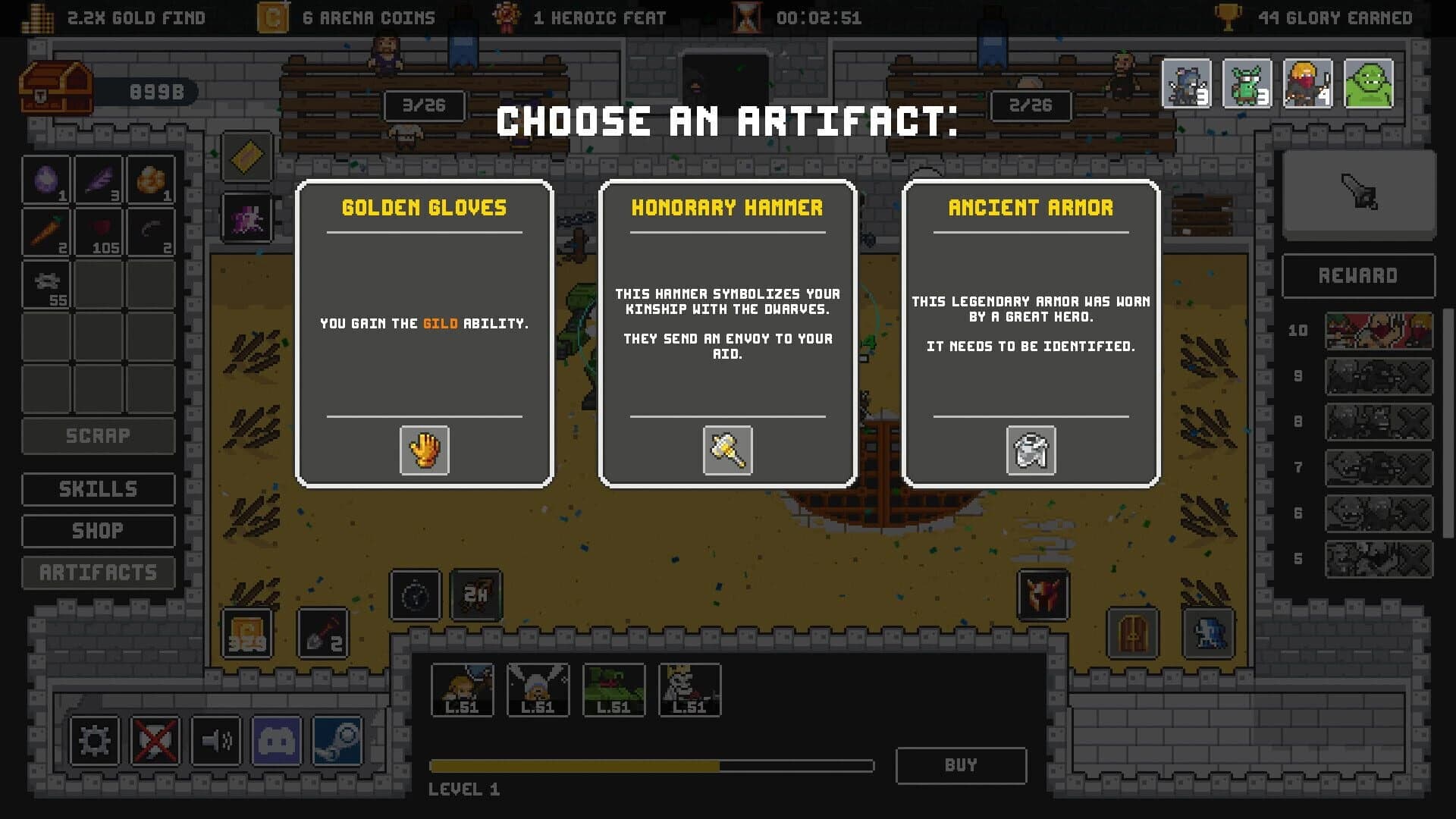
Task: Click the 2x speed icon in the arena
Action: point(474,595)
